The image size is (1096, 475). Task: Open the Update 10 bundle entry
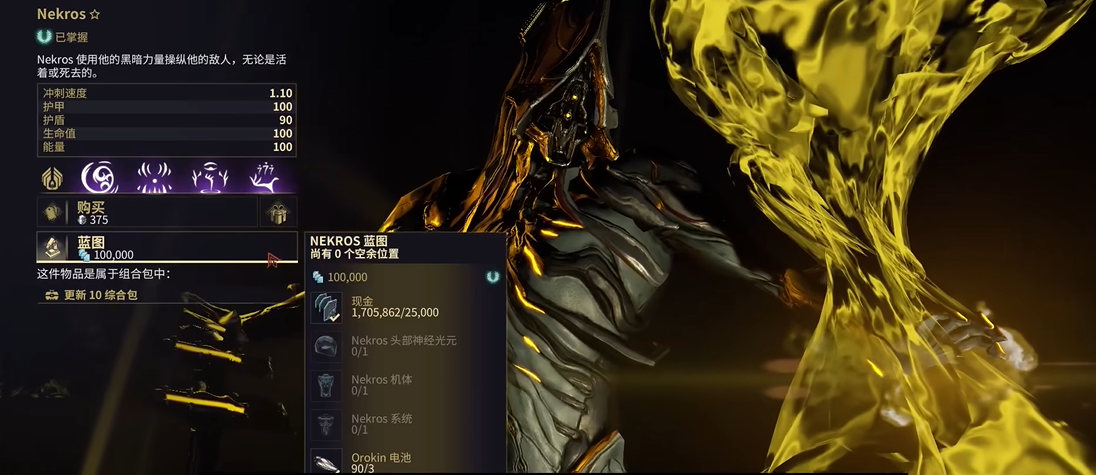(100, 295)
